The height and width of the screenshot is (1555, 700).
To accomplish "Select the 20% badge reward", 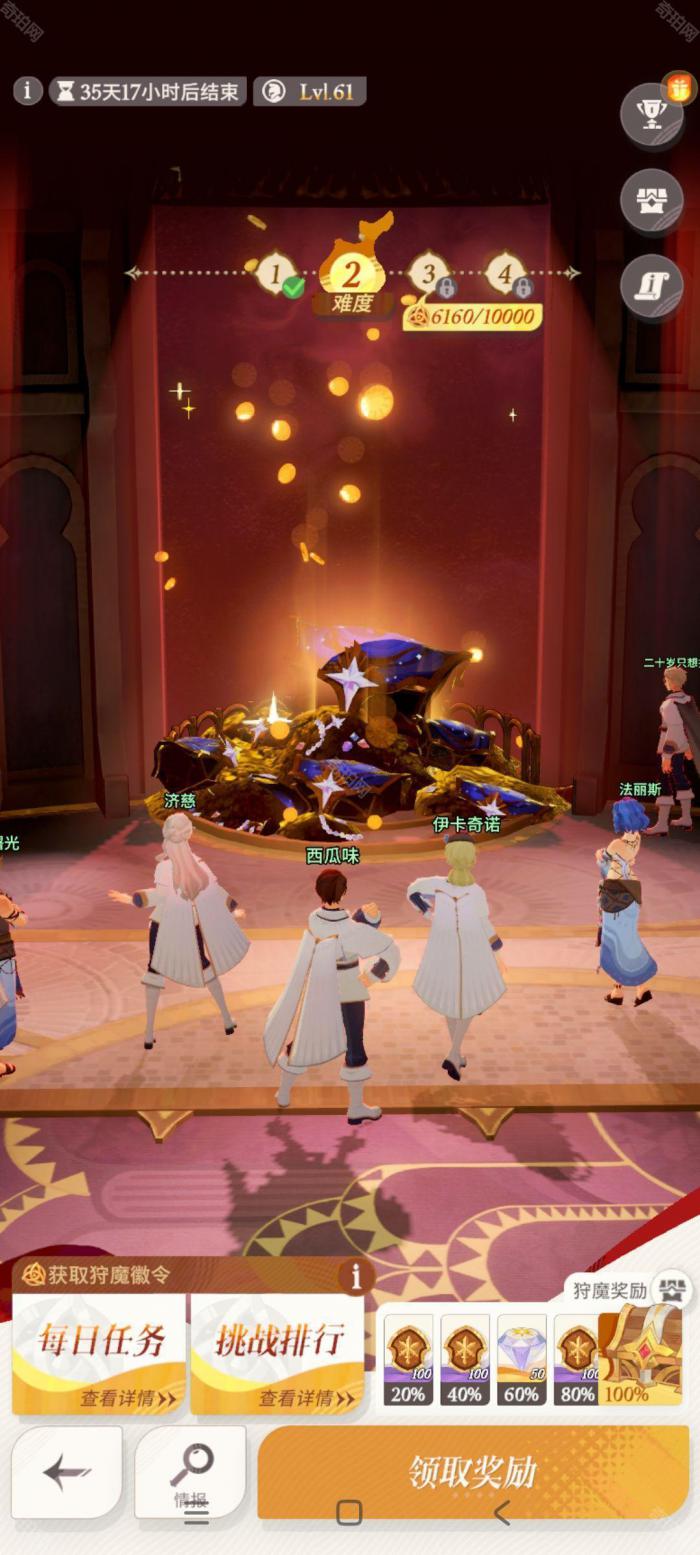I will click(x=408, y=1358).
